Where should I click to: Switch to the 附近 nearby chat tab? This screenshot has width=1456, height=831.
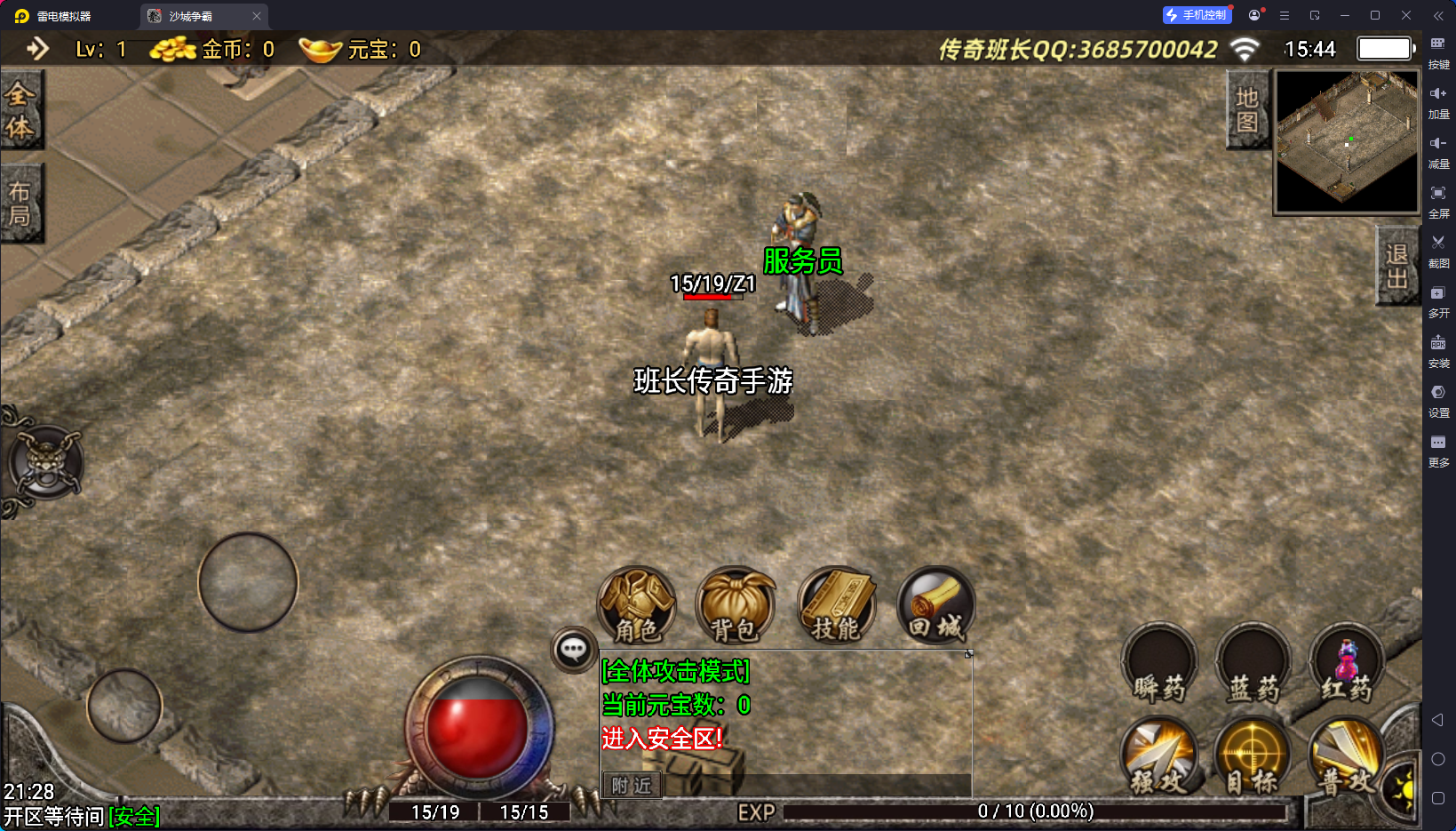pos(632,786)
